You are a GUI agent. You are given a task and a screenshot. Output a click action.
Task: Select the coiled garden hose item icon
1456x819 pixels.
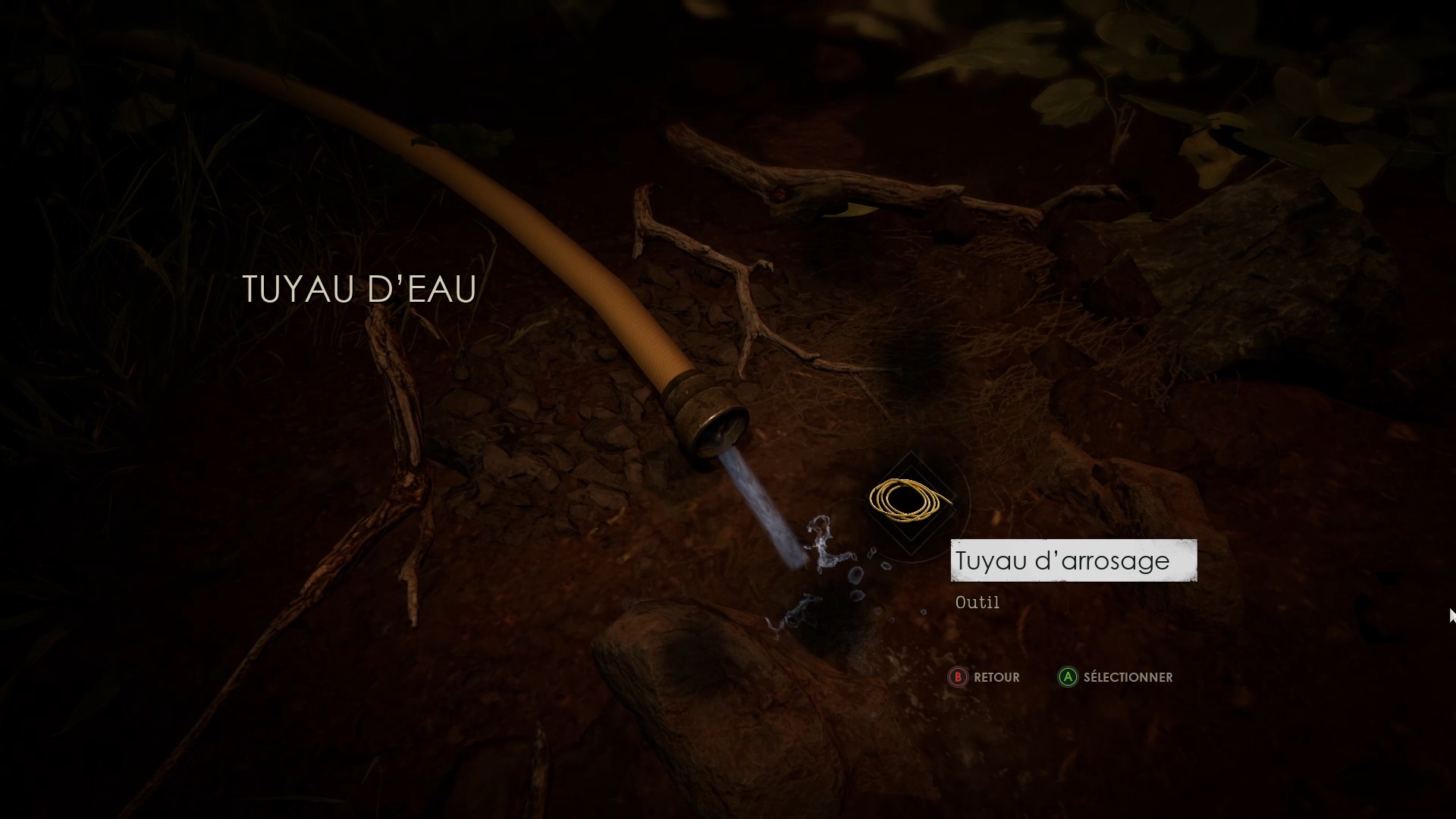908,500
